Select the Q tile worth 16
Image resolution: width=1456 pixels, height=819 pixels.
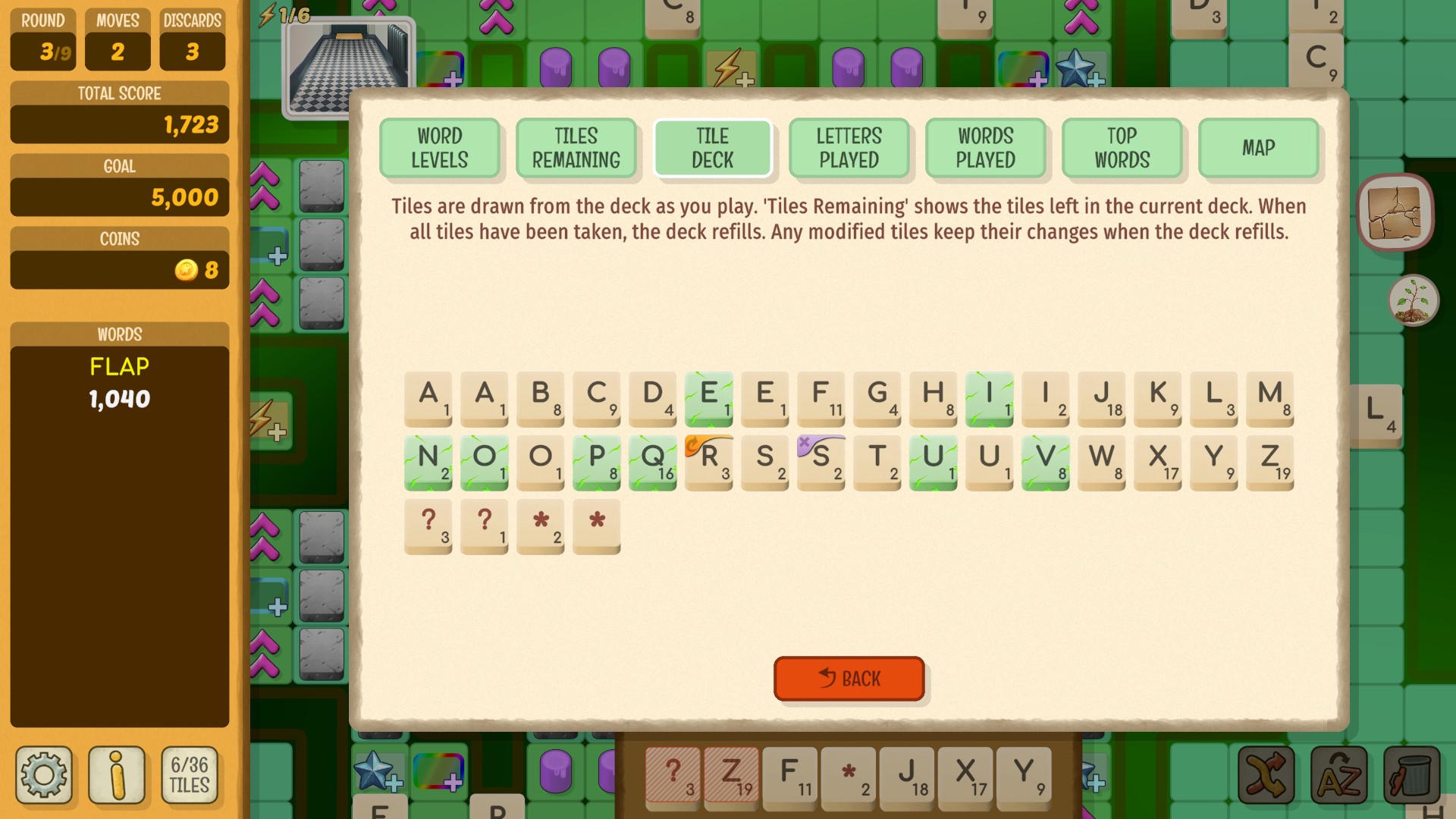click(653, 462)
